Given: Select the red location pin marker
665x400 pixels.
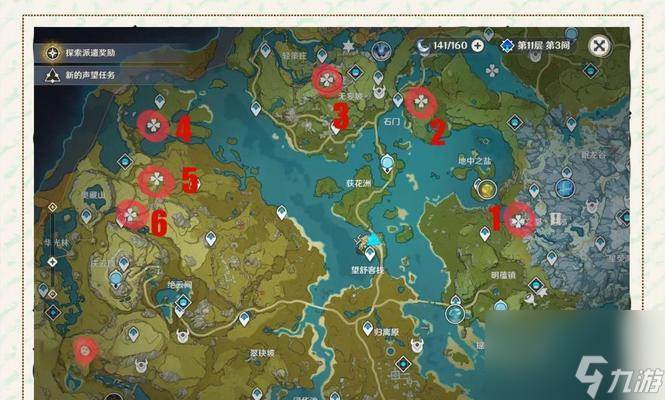Looking at the screenshot, I should point(87,349).
